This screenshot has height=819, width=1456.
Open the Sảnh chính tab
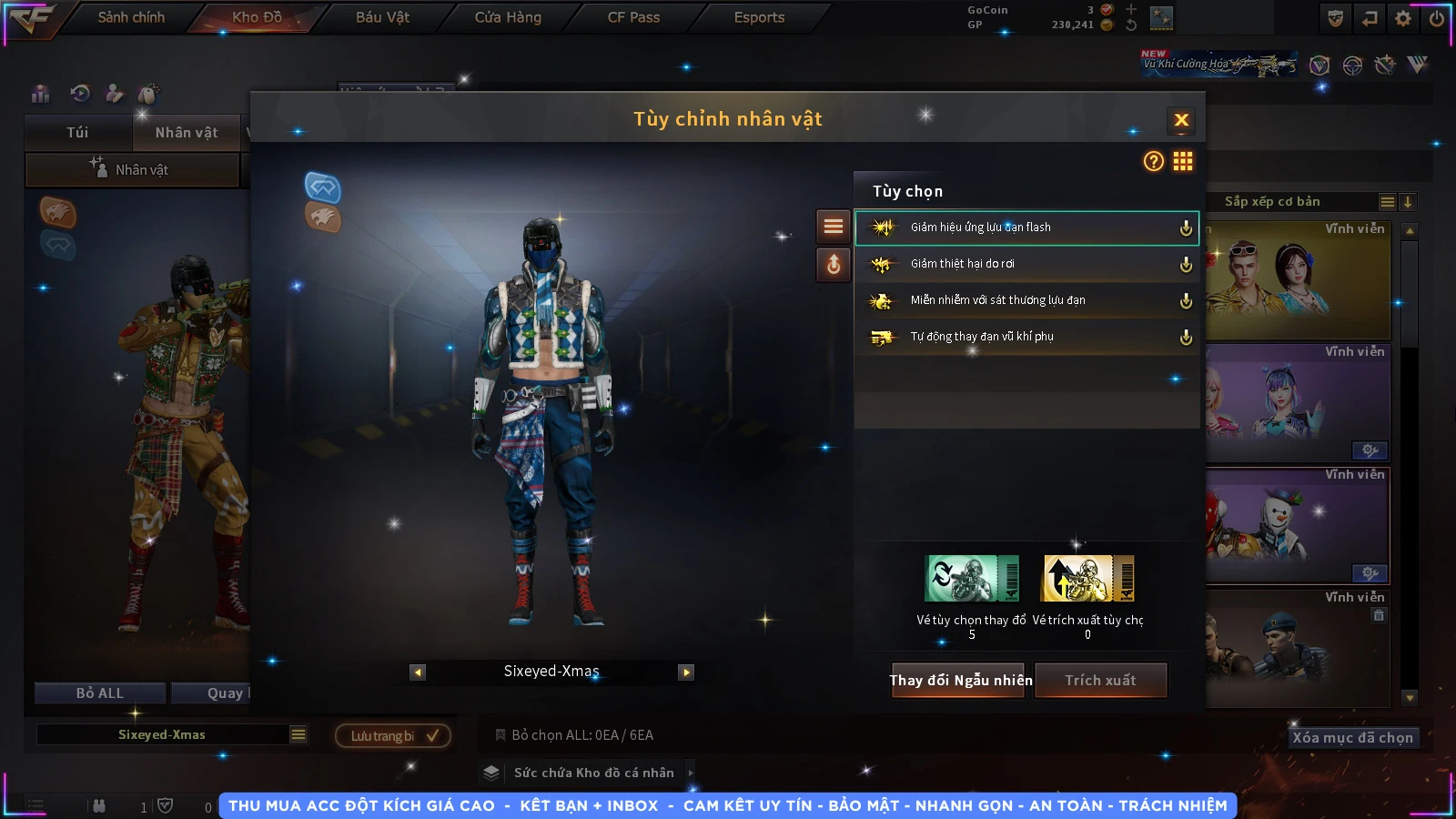click(x=131, y=17)
